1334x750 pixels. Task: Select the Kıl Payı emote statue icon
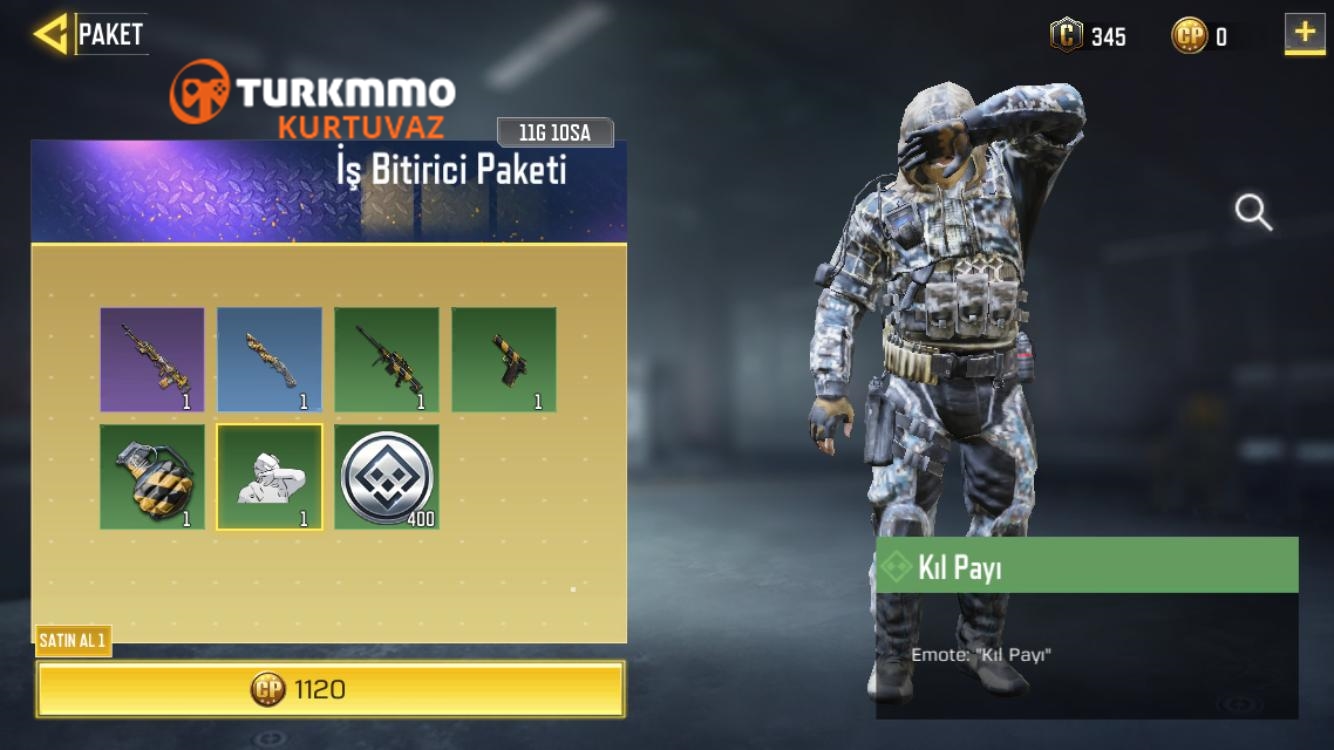[269, 477]
